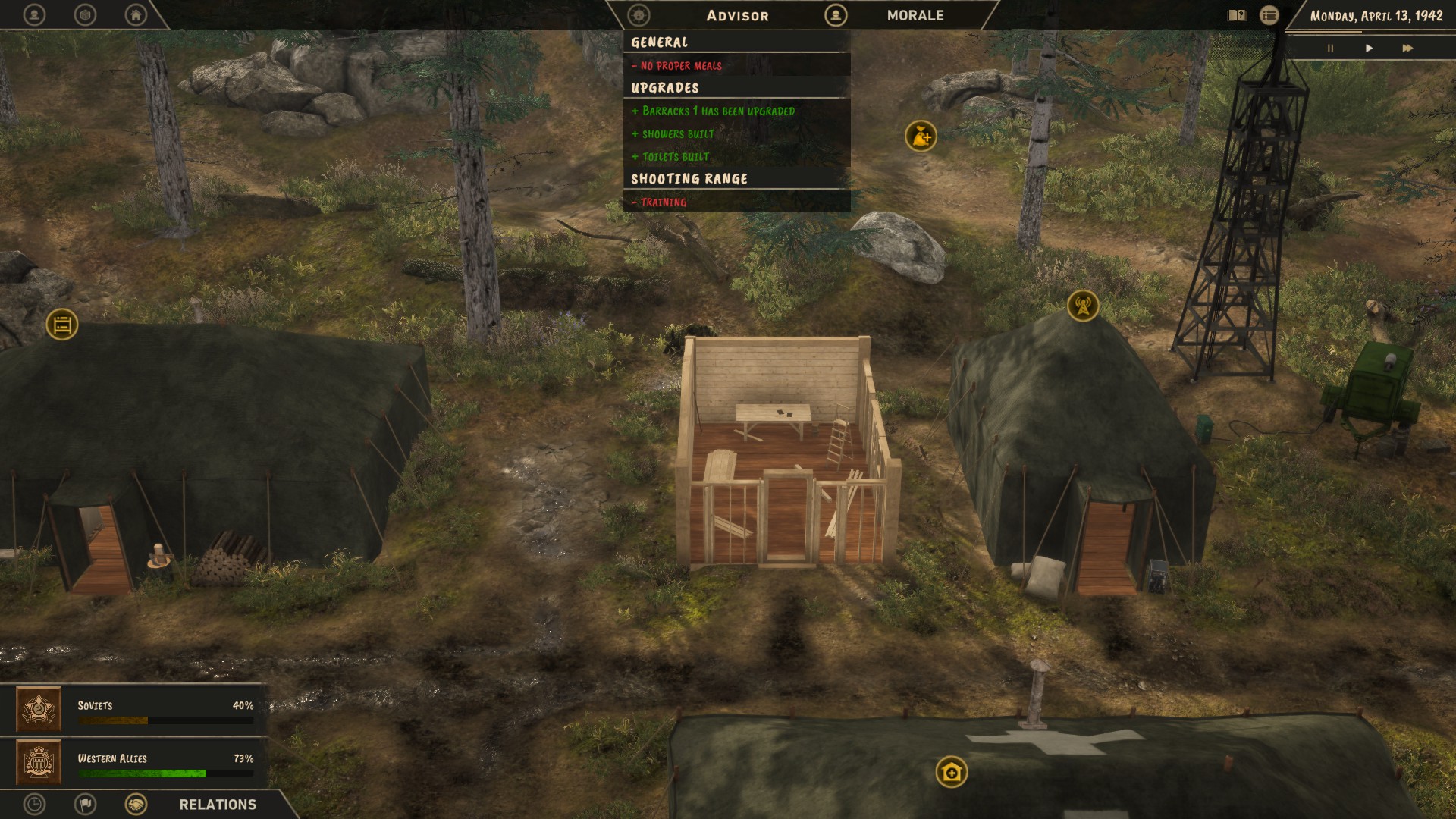Open the crate supplies icon
The width and height of the screenshot is (1456, 819).
85,14
